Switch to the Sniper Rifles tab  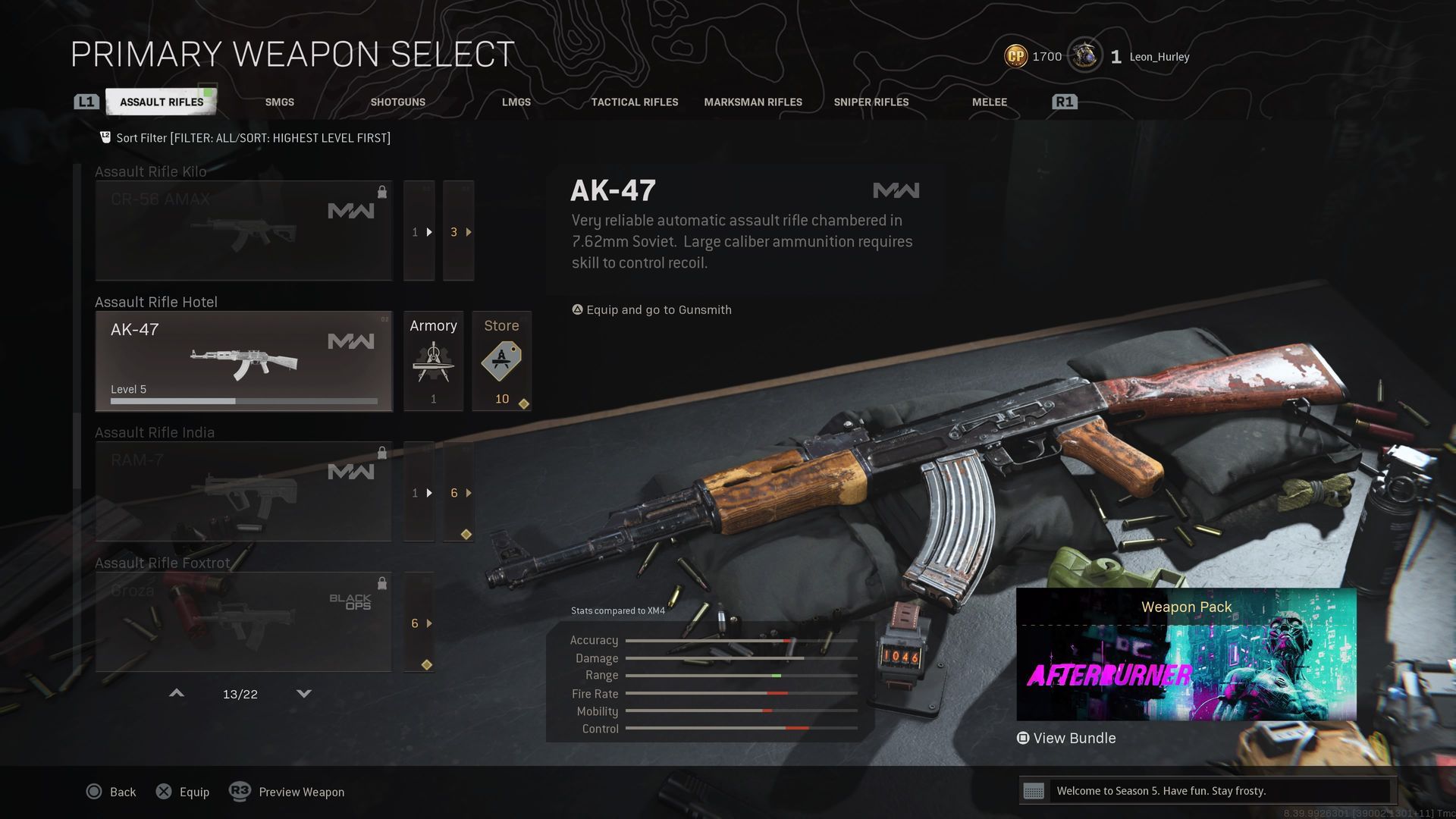871,101
